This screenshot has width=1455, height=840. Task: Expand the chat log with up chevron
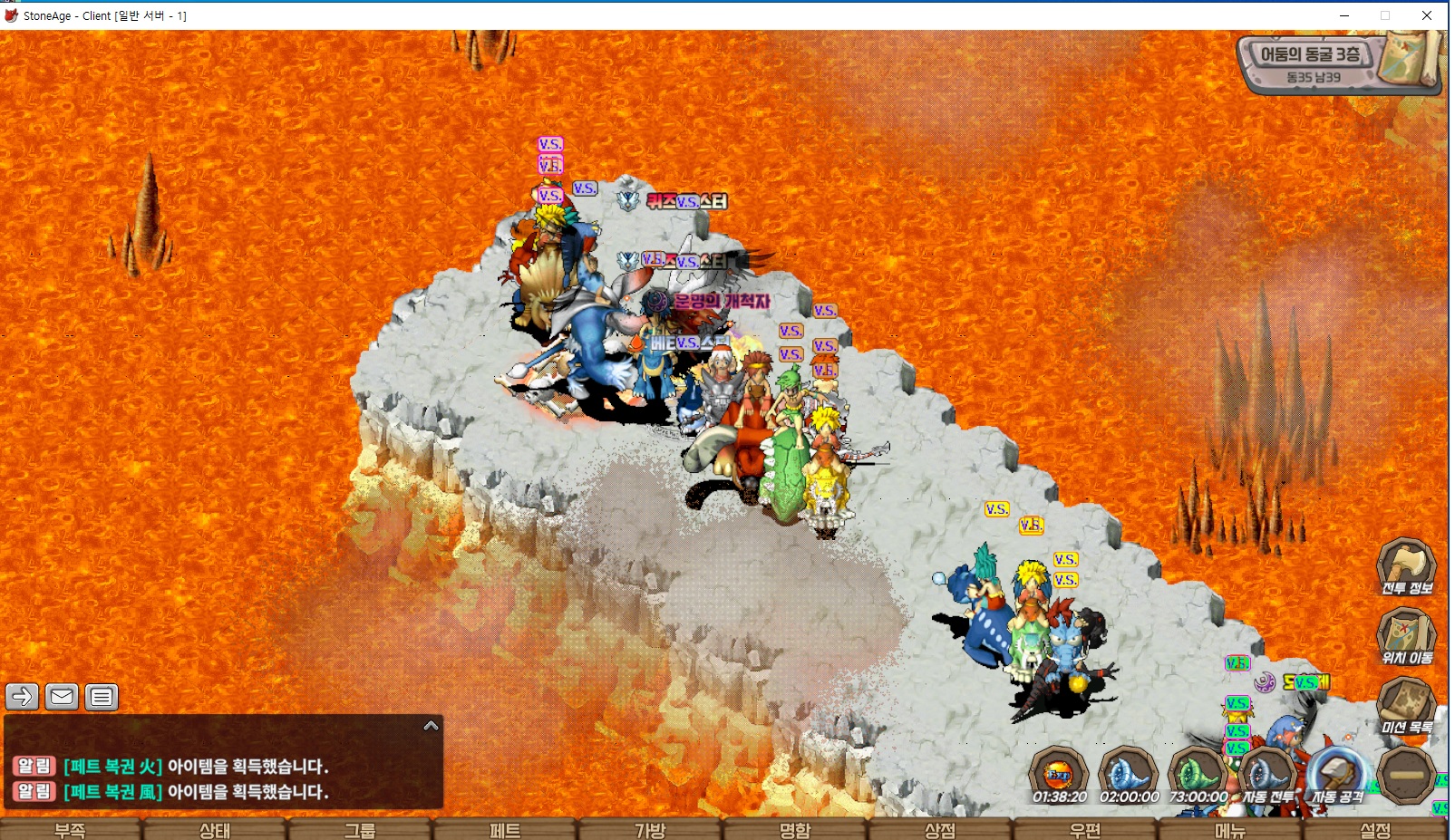432,726
